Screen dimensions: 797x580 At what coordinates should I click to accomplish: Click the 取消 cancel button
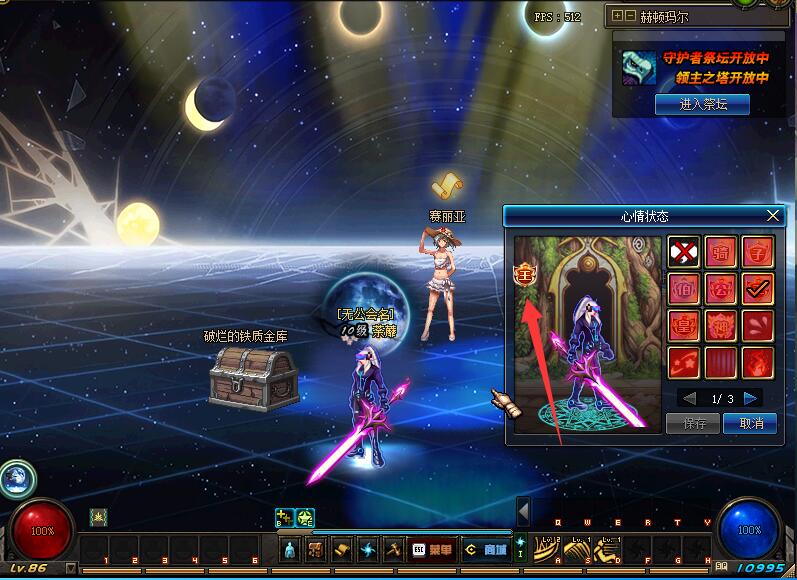pos(750,423)
